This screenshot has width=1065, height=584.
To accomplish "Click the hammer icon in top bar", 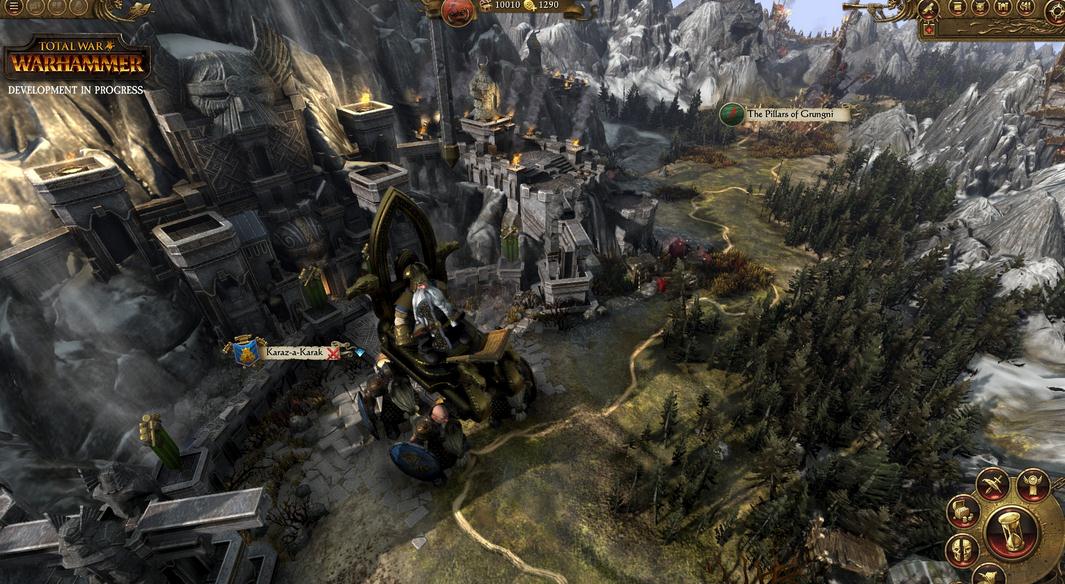I will (x=928, y=9).
